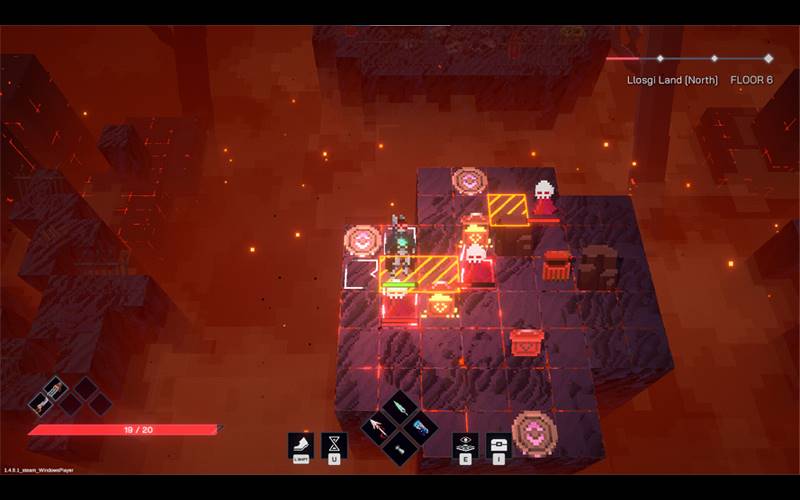Screen dimensions: 800x500
Task: Select the yellow striped tile beside the player
Action: (x=436, y=271)
